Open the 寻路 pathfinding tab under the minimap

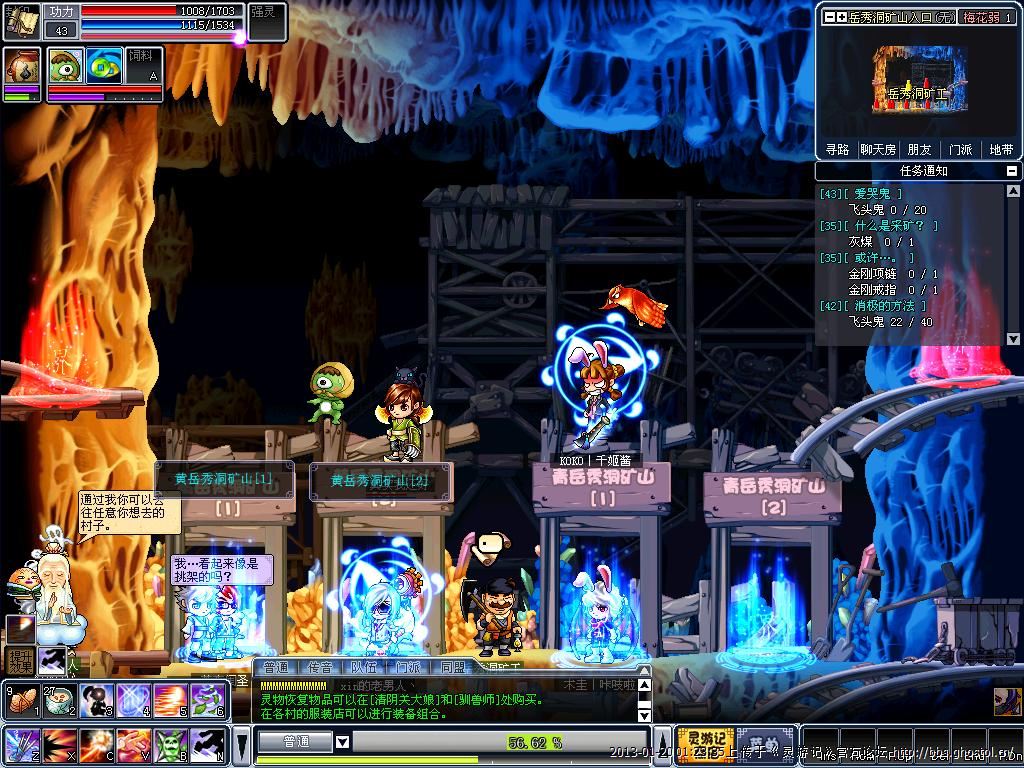tap(837, 149)
